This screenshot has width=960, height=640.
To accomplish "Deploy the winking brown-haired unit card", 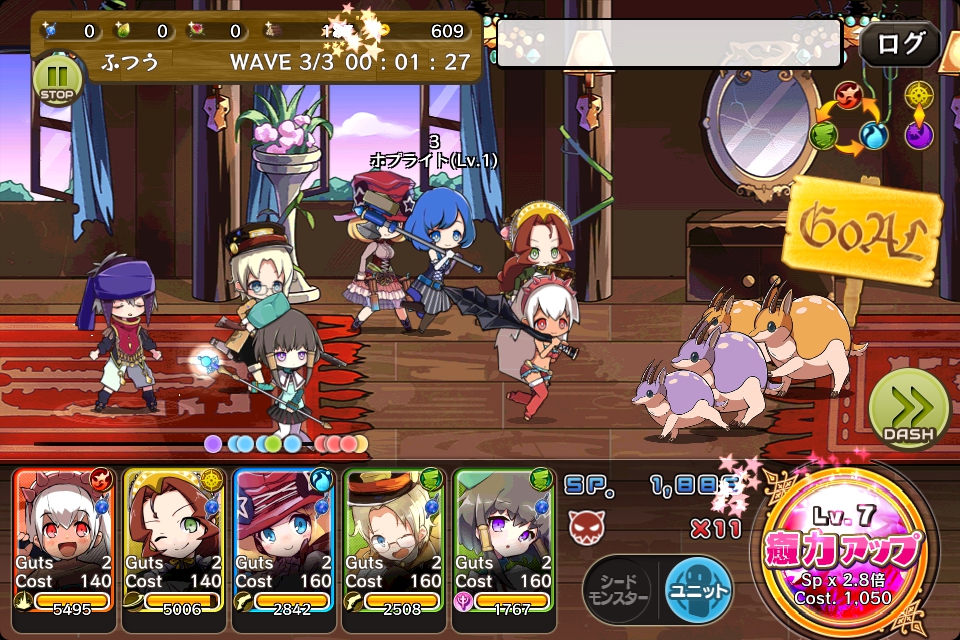I will (x=174, y=538).
